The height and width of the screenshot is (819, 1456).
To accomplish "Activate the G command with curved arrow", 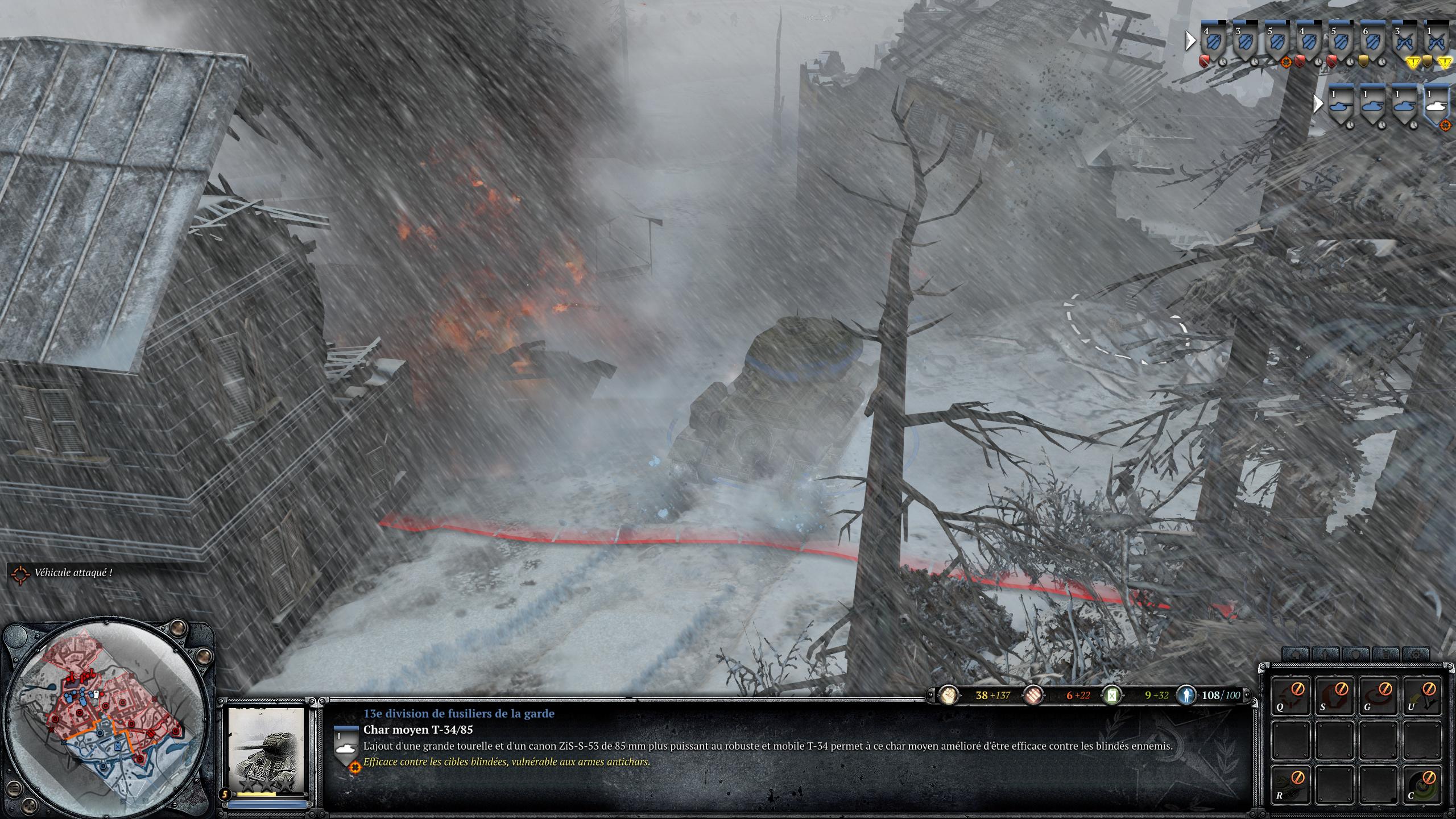I will coord(1379,694).
